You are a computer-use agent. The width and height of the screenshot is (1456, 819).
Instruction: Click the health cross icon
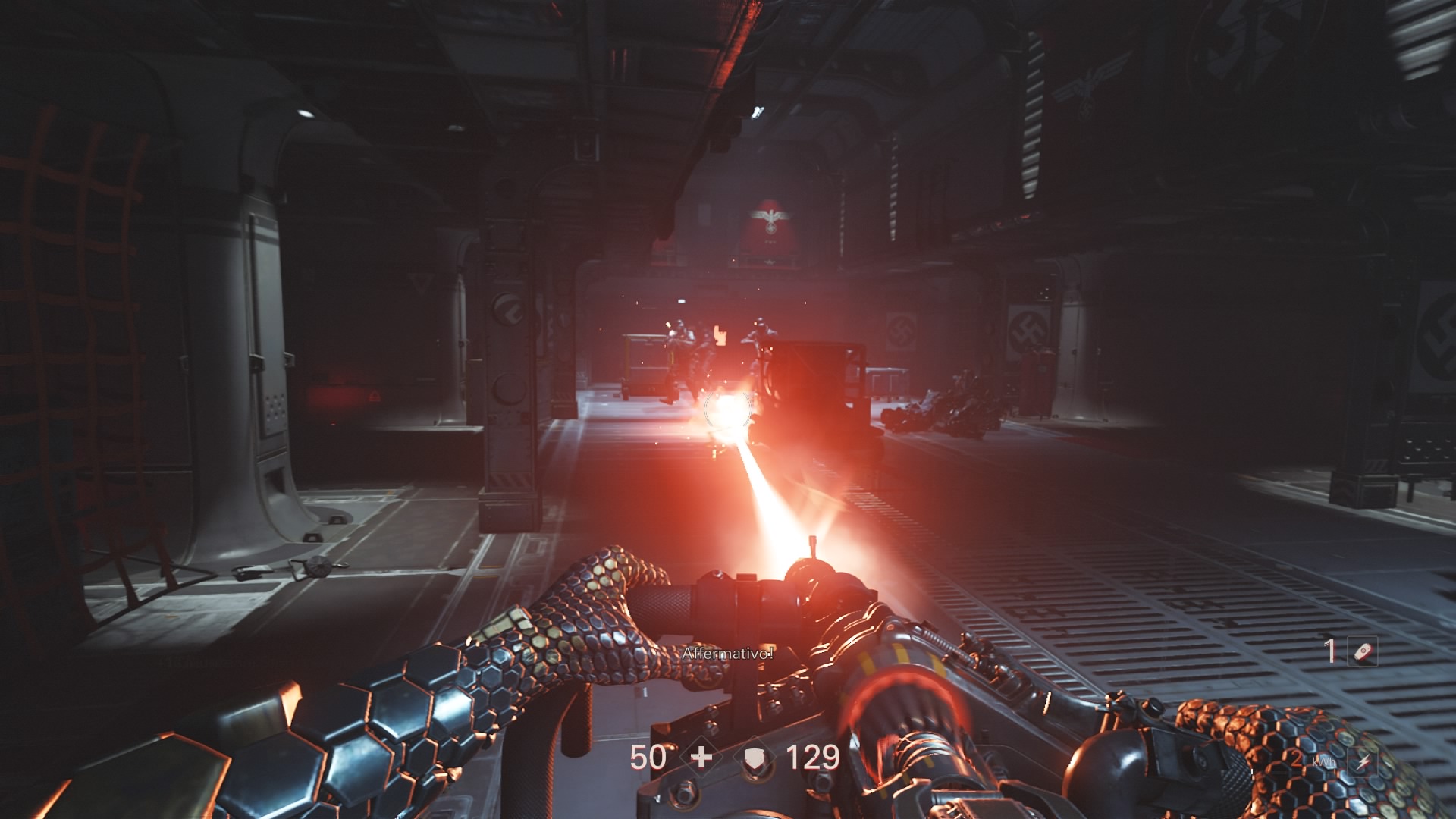pyautogui.click(x=701, y=757)
